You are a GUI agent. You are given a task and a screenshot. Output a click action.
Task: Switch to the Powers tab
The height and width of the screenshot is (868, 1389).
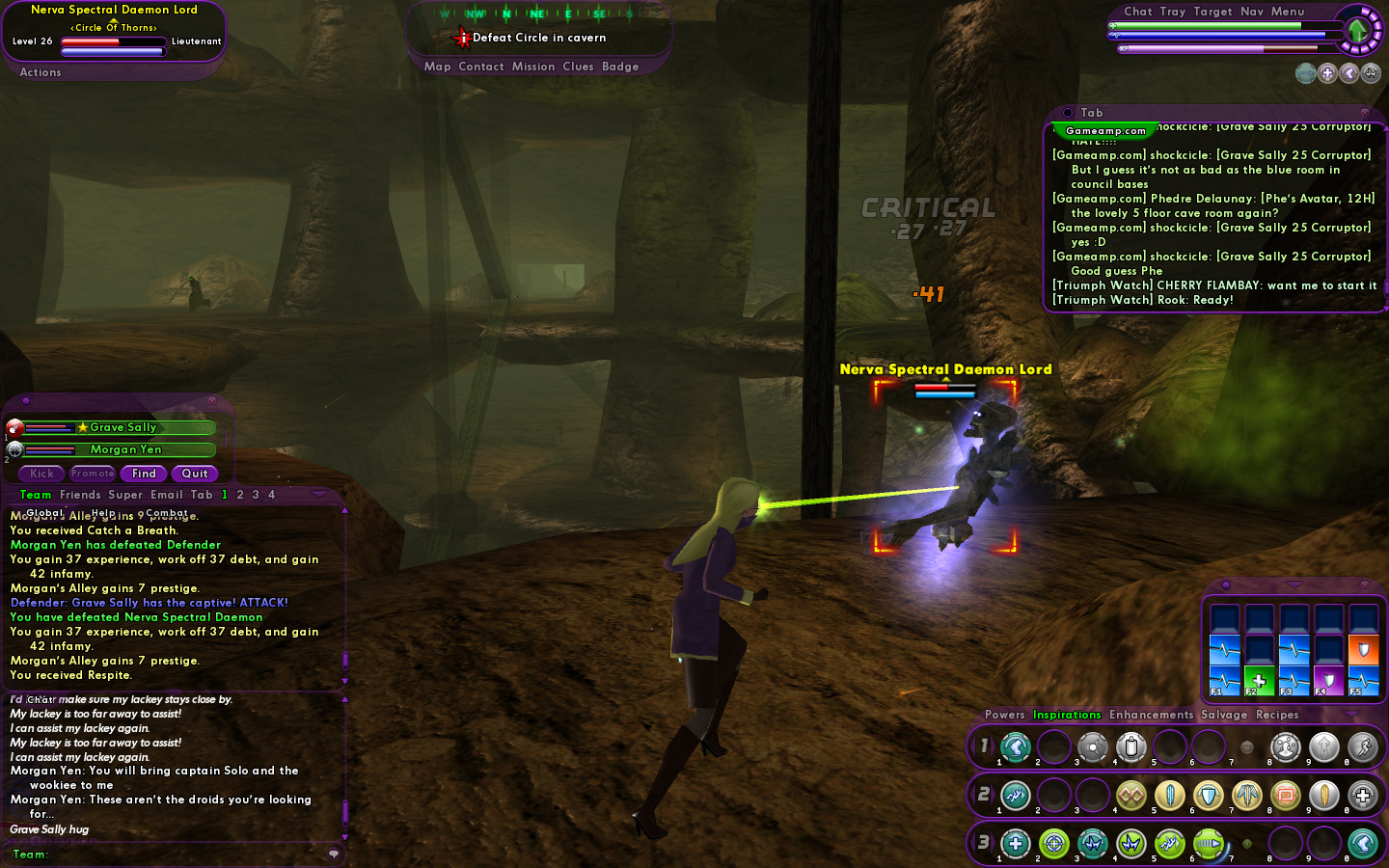1005,715
